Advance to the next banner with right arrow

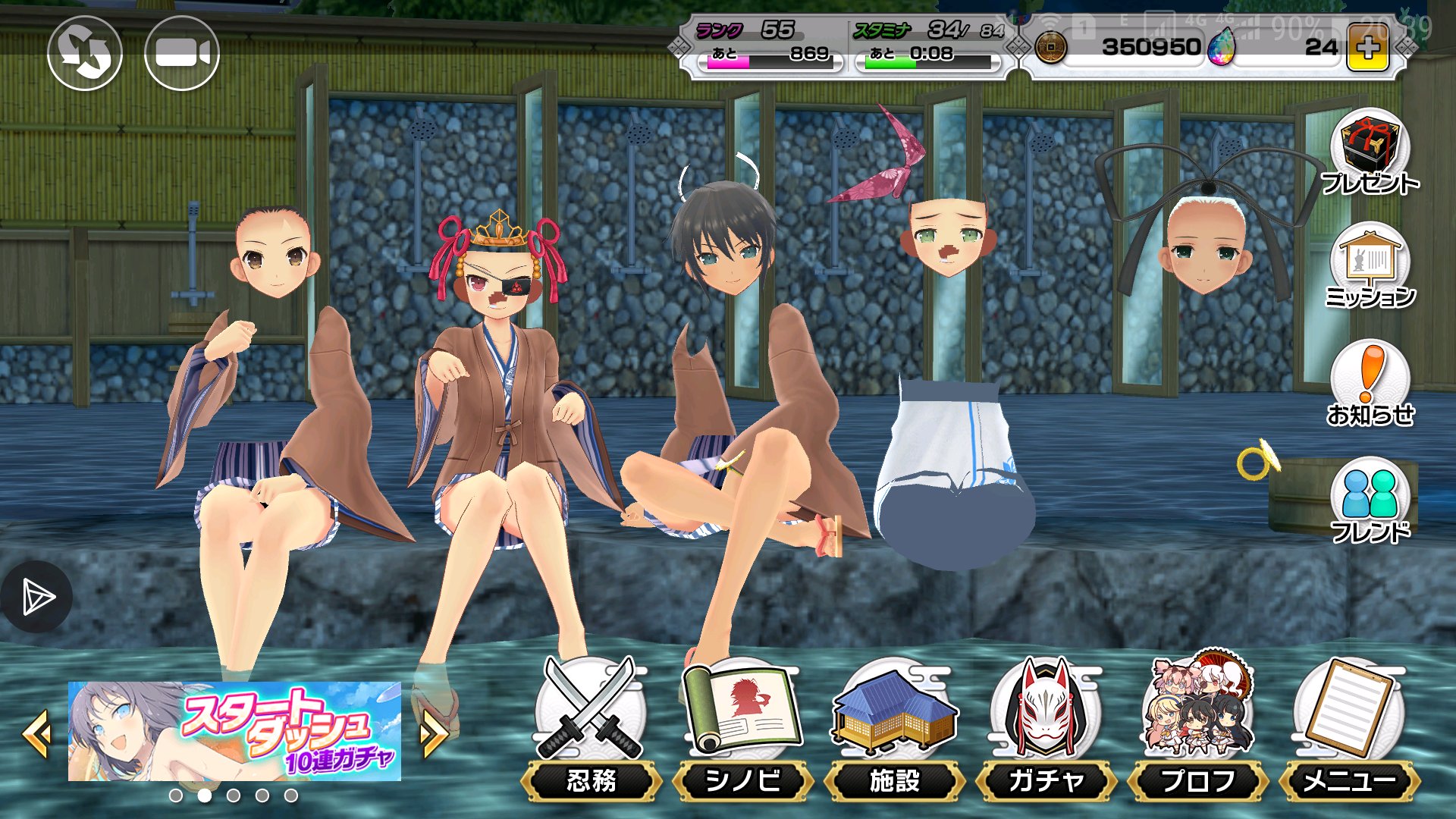[x=433, y=733]
